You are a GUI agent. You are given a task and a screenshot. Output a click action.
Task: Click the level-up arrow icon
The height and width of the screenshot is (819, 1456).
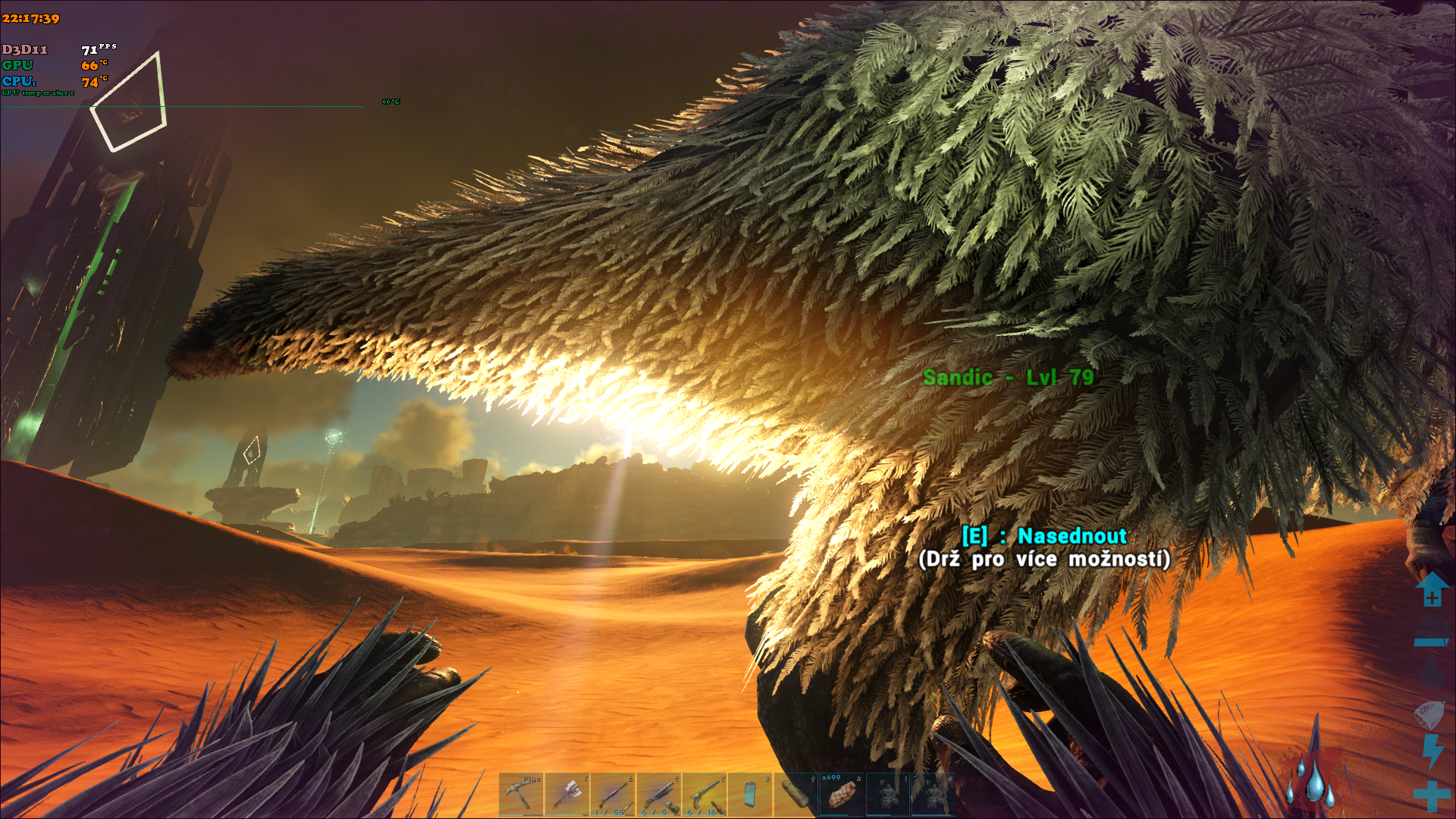(x=1432, y=589)
